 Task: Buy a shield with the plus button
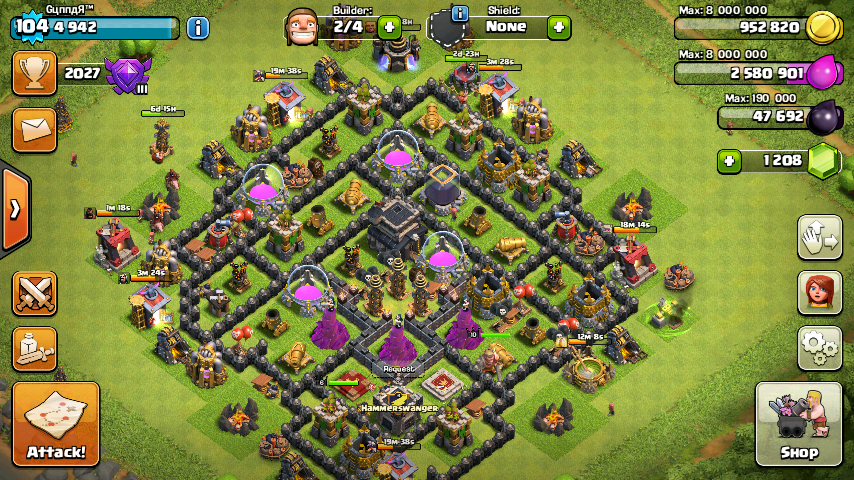559,26
